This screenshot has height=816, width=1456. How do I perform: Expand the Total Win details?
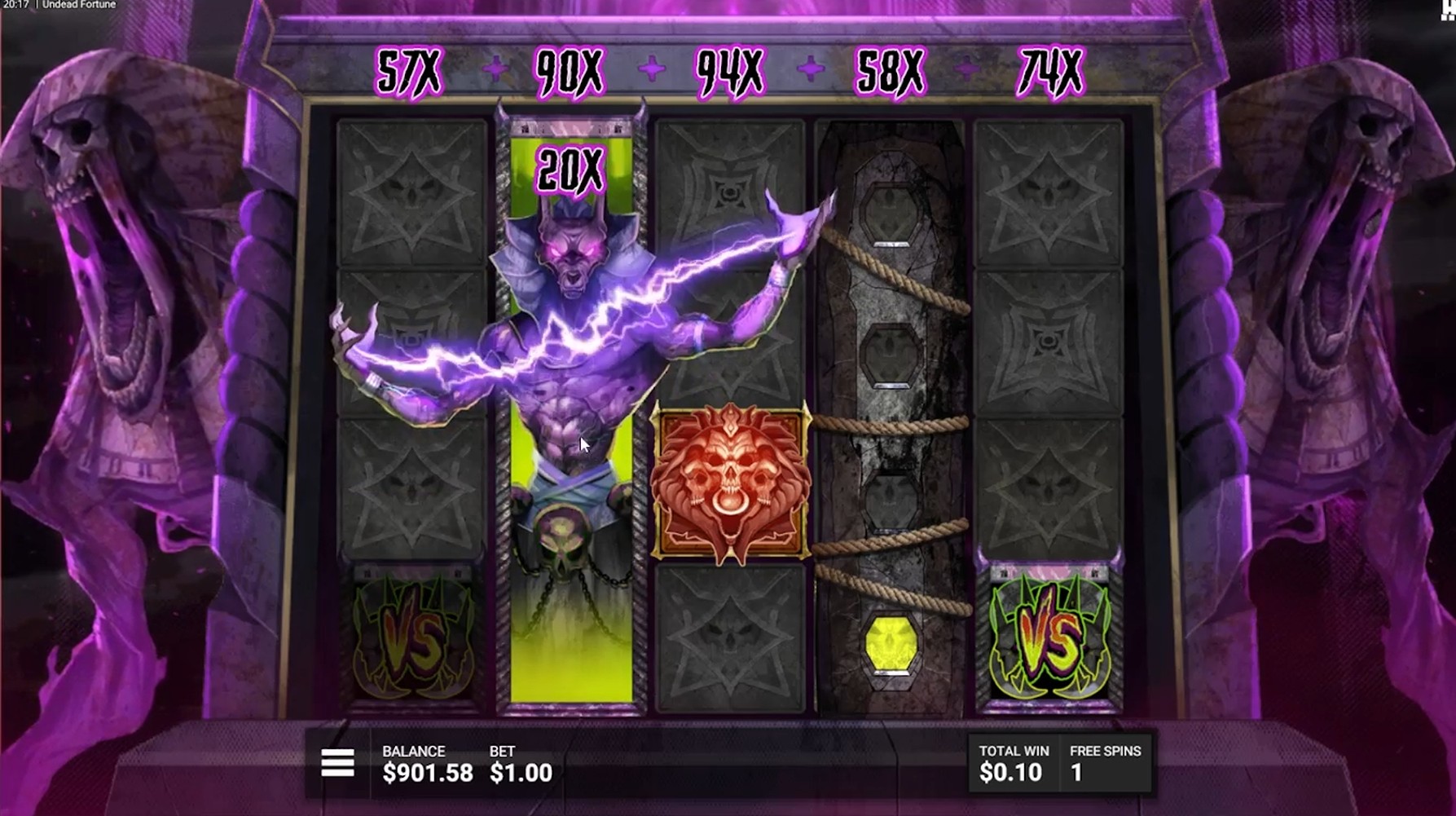coord(1013,763)
